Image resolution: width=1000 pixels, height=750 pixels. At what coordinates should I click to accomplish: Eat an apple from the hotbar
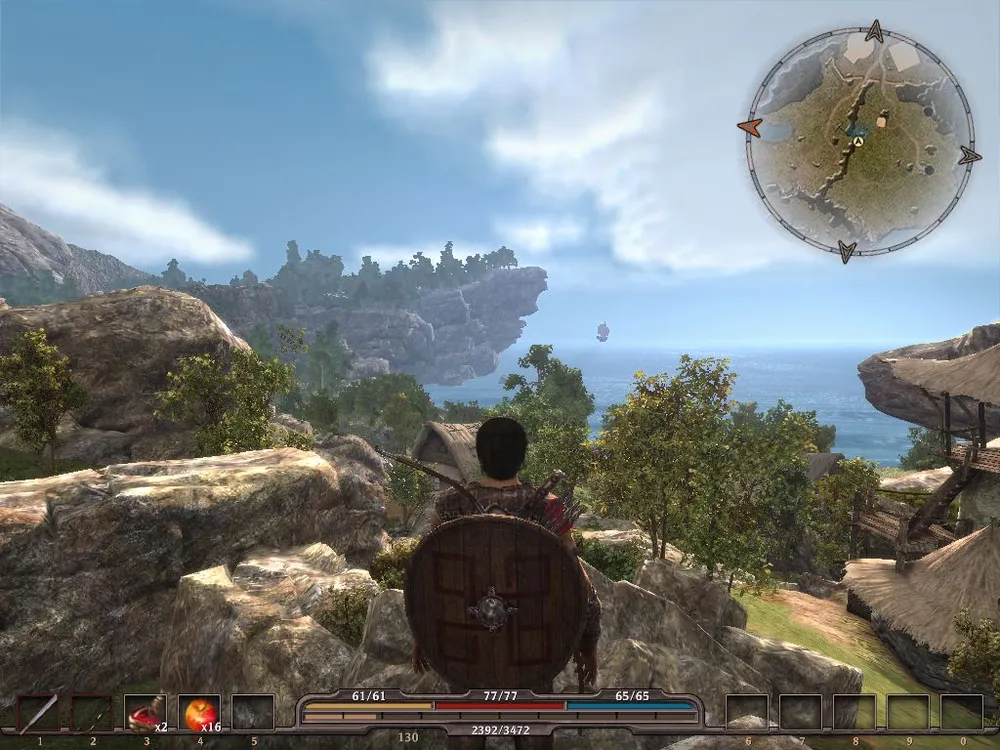199,713
